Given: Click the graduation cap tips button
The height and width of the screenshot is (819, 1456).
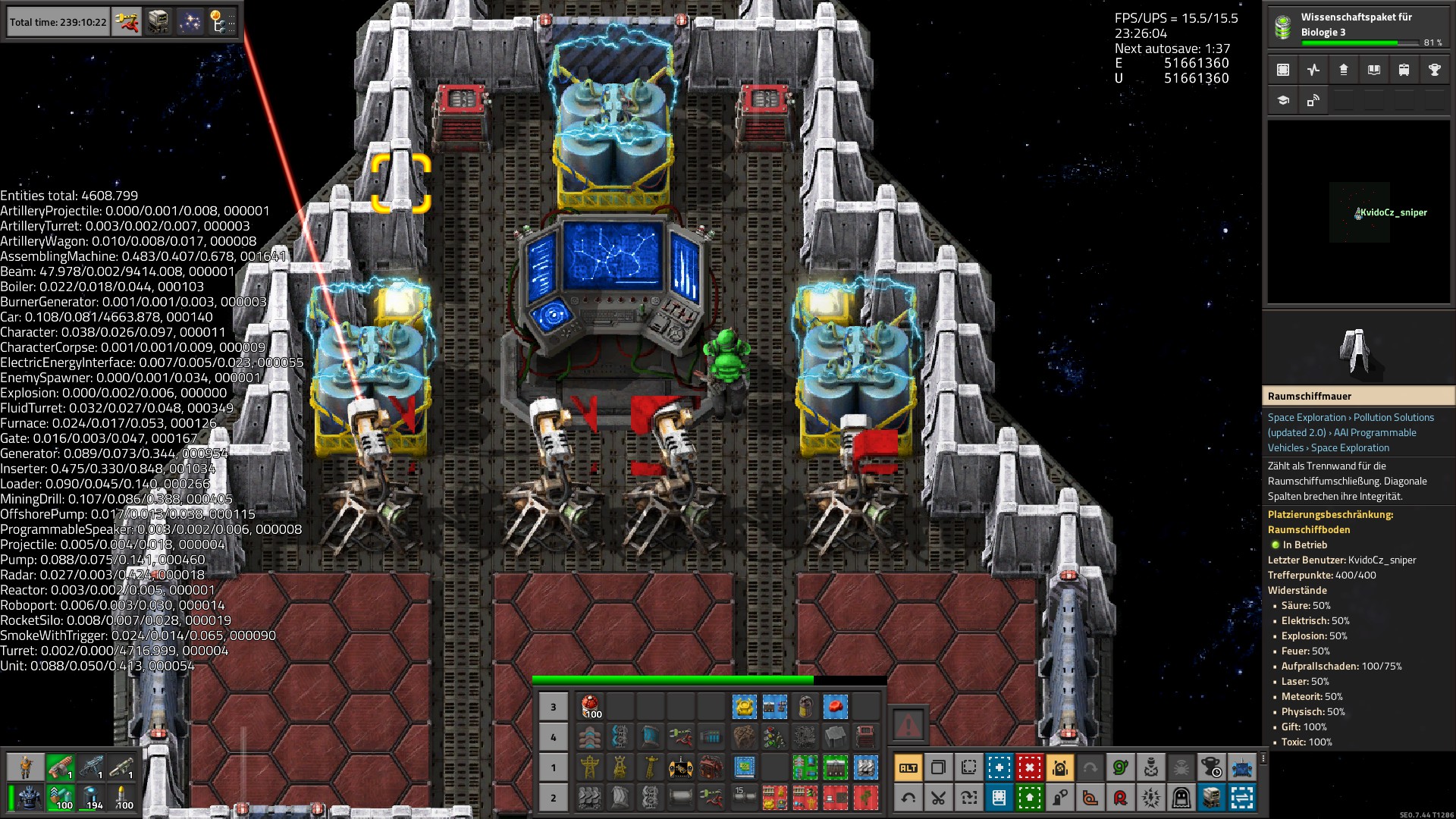Looking at the screenshot, I should (x=1283, y=100).
